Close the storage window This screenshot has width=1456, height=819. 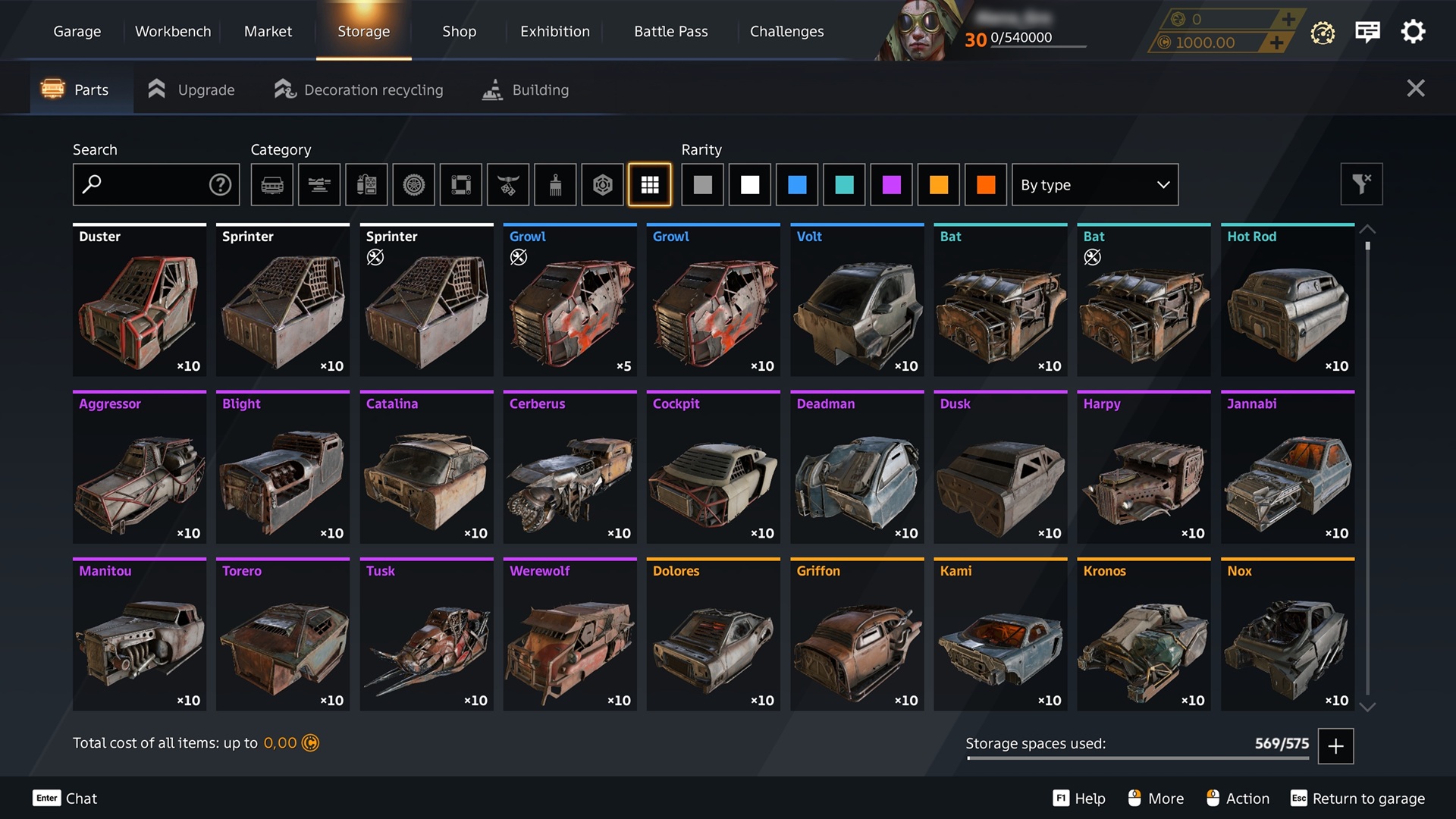pos(1415,89)
